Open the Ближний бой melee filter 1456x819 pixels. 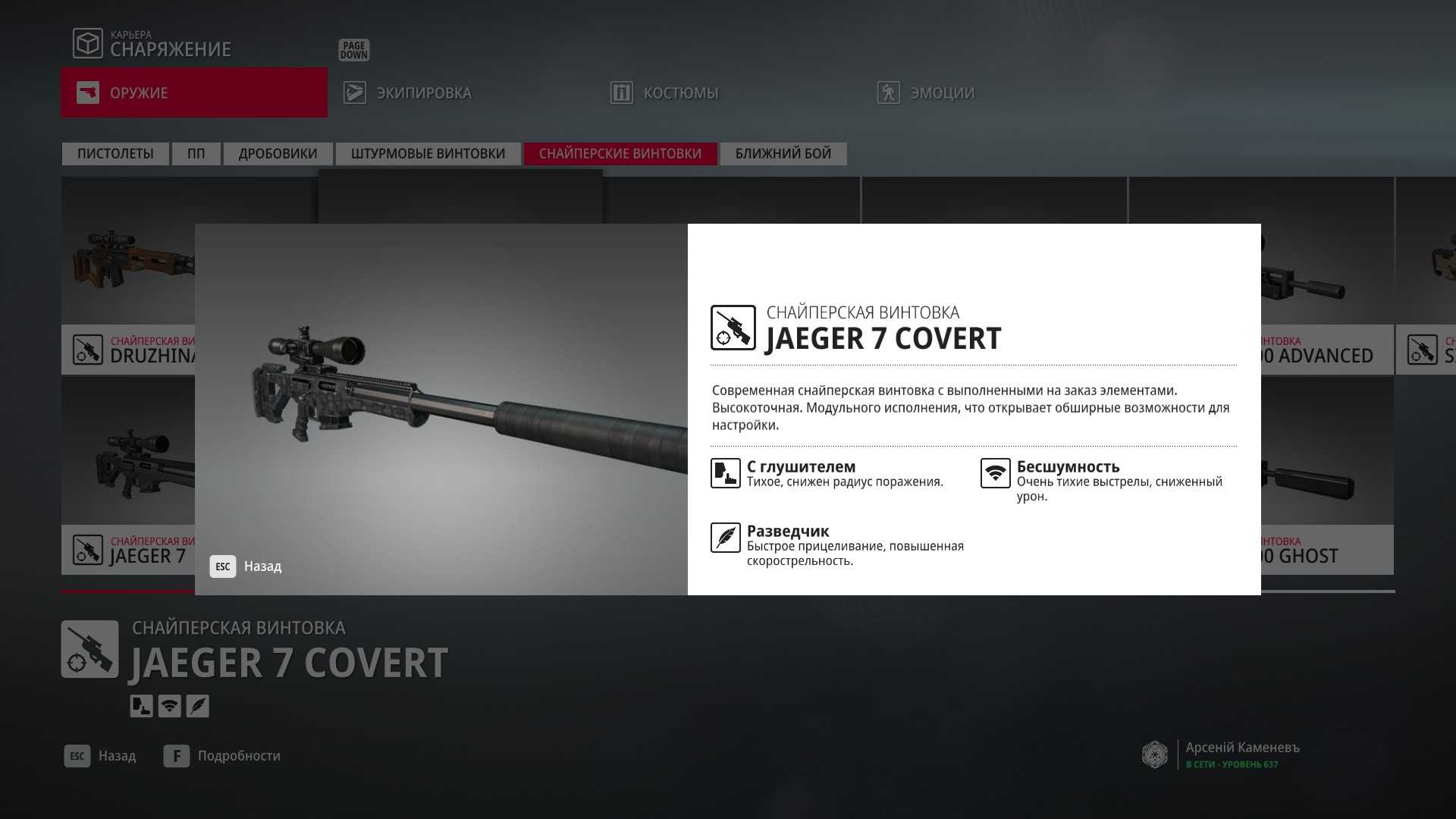783,154
